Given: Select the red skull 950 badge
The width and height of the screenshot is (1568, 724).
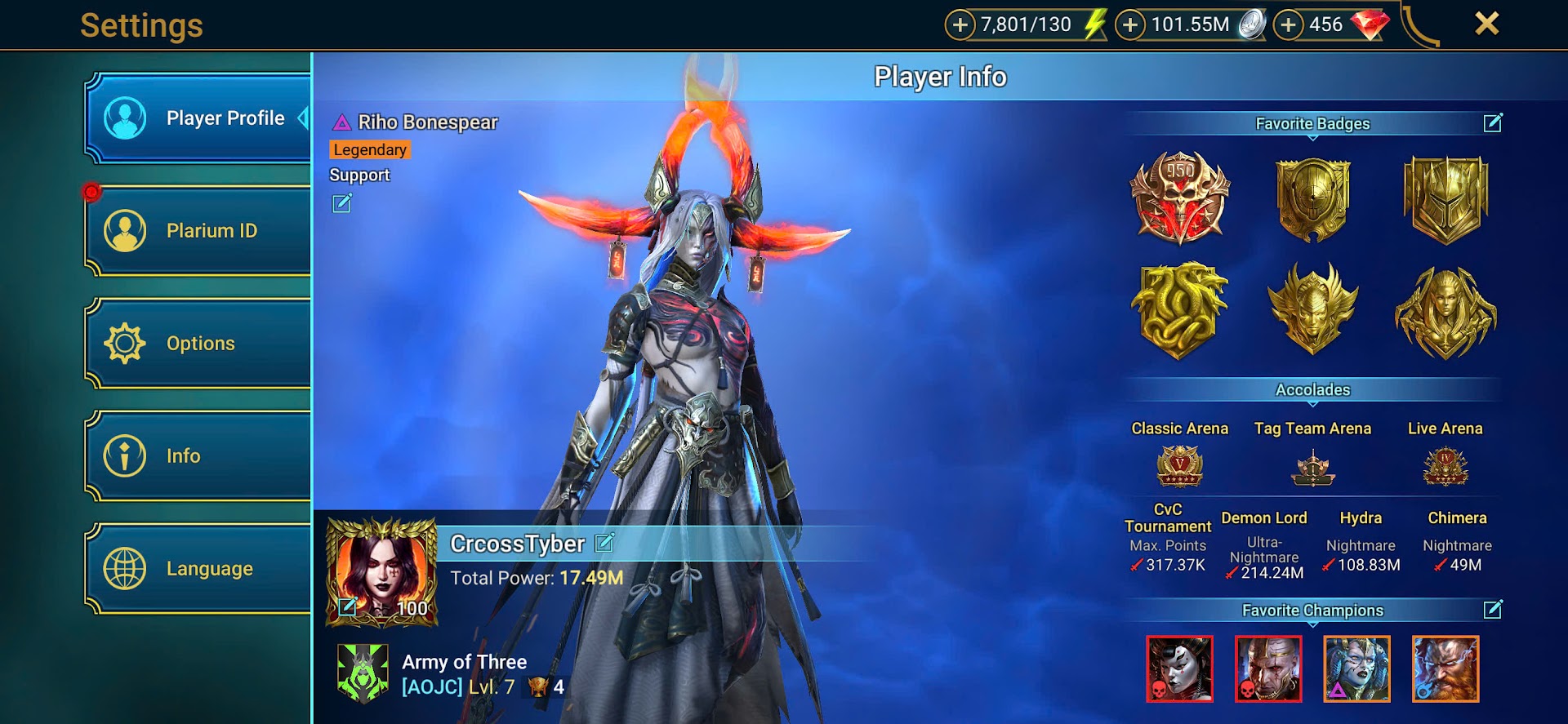Looking at the screenshot, I should (x=1179, y=198).
